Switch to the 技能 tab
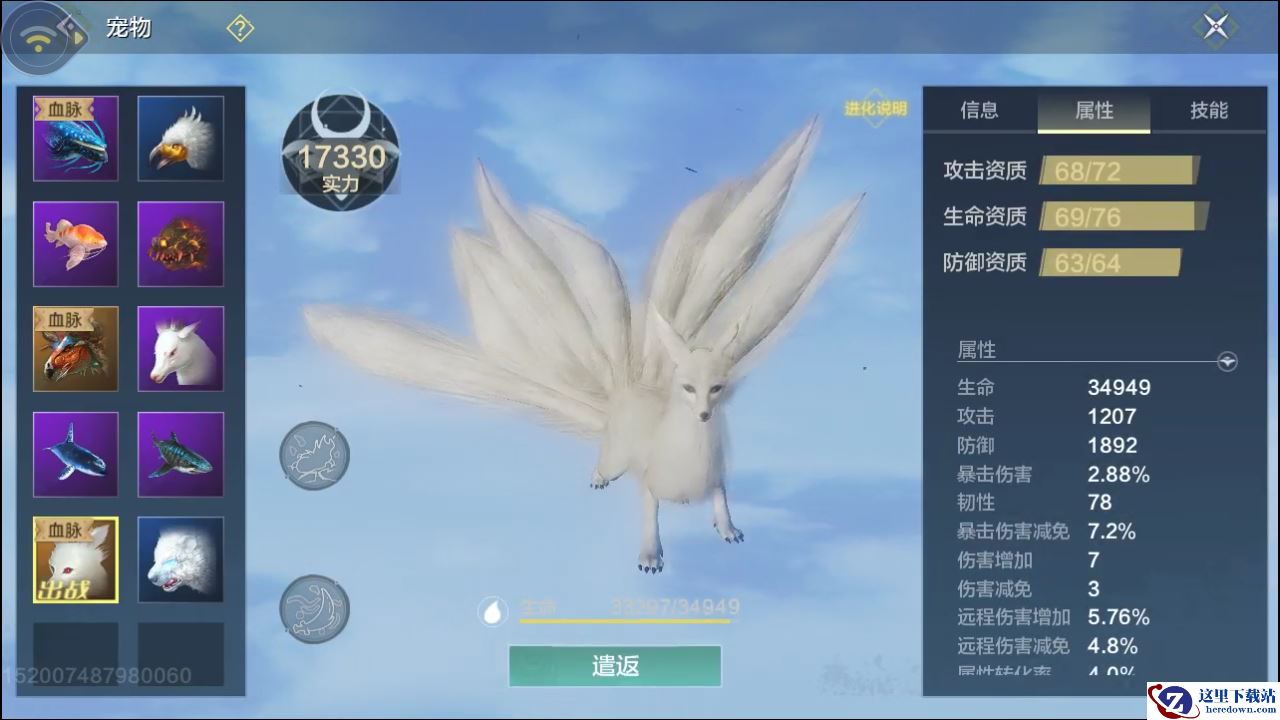The image size is (1280, 720). tap(1208, 110)
